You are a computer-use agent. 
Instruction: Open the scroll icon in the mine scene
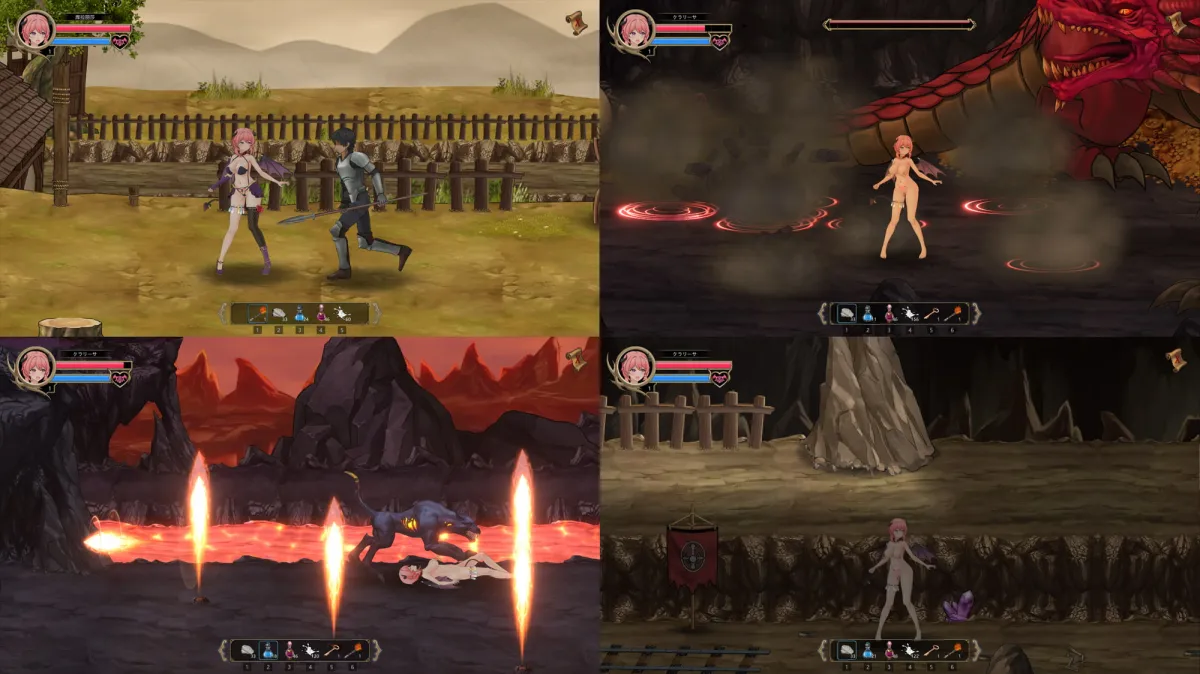[1175, 358]
